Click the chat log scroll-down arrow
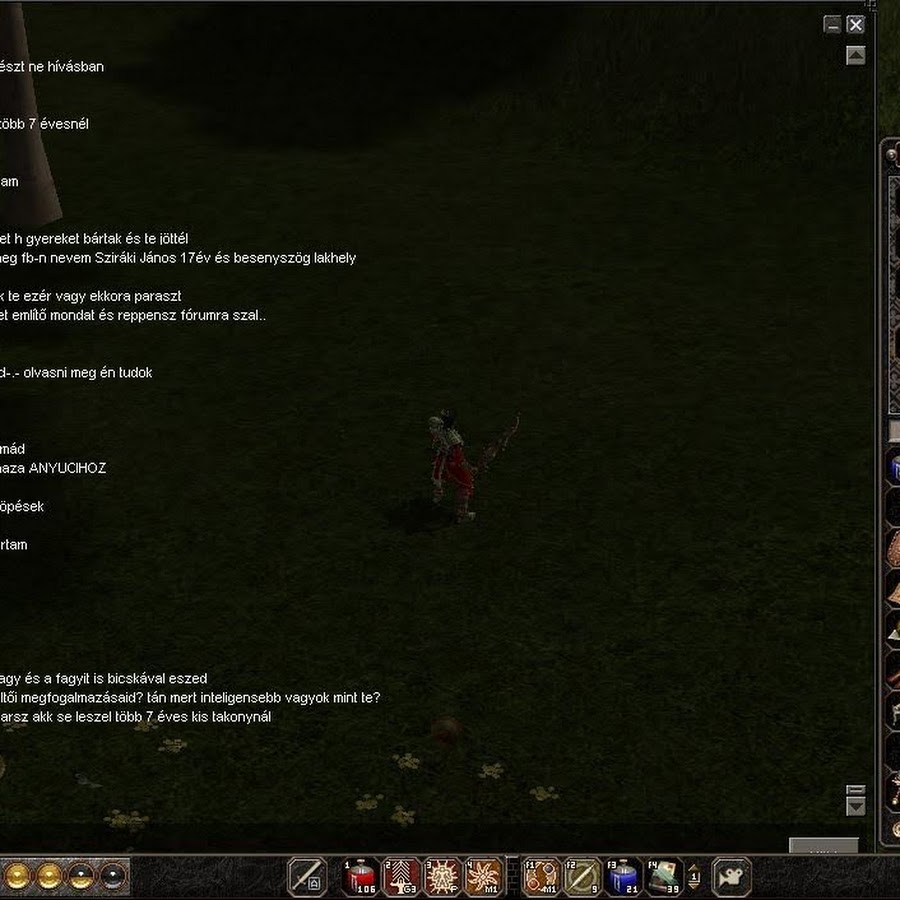 [855, 806]
